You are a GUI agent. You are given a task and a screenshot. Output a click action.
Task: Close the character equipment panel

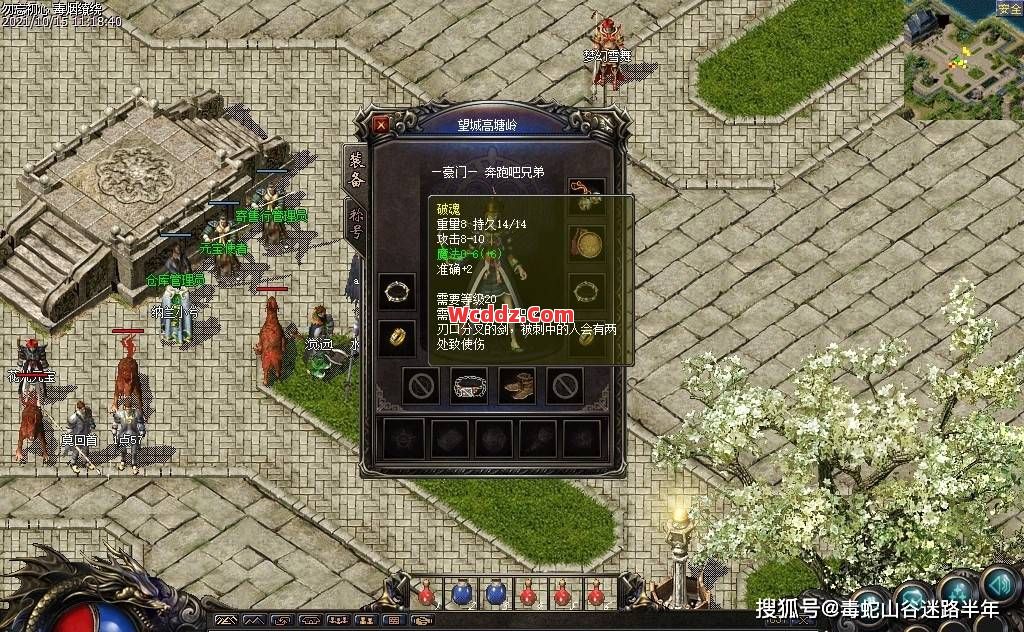click(381, 125)
